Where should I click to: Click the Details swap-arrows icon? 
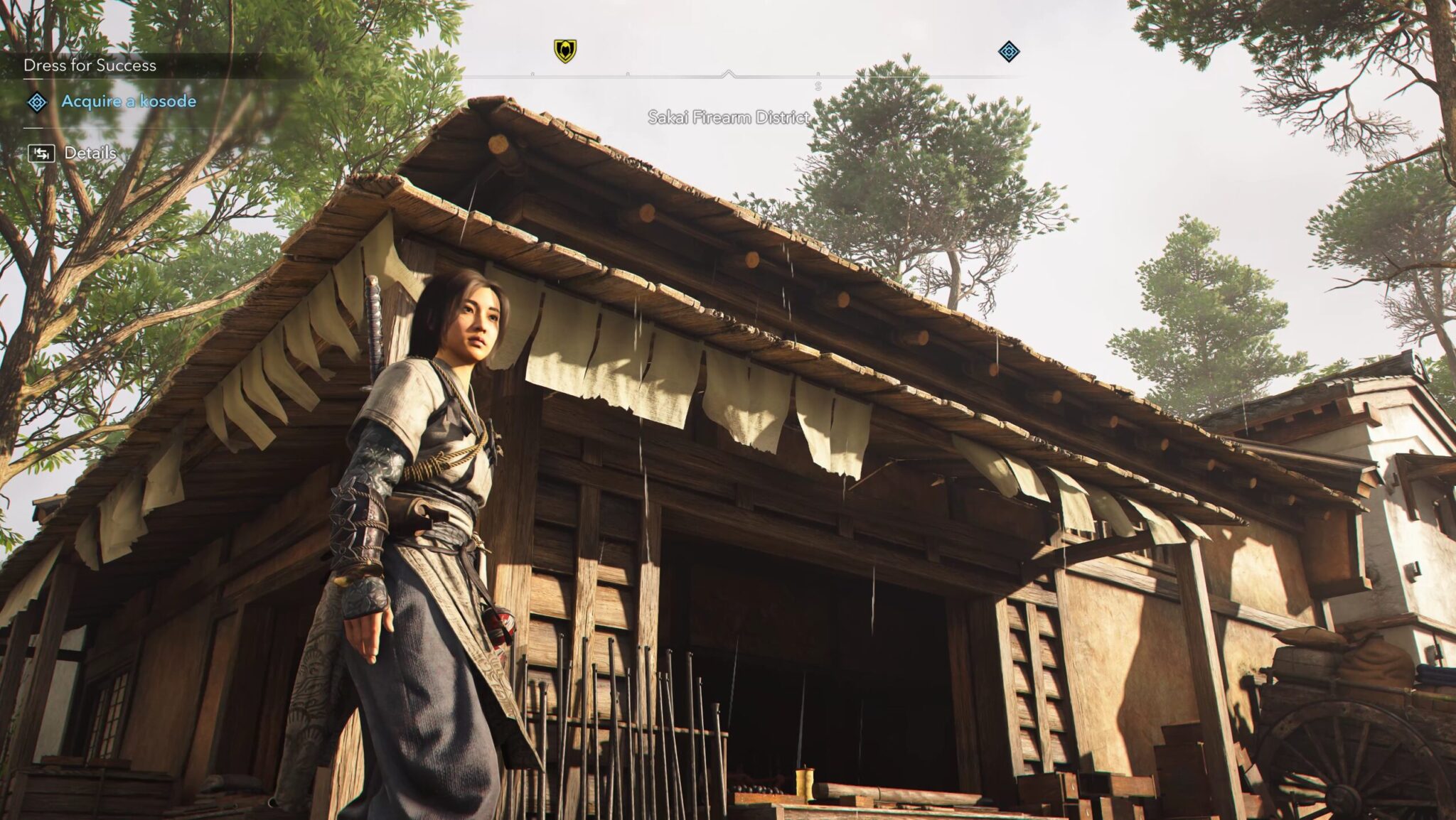coord(41,153)
